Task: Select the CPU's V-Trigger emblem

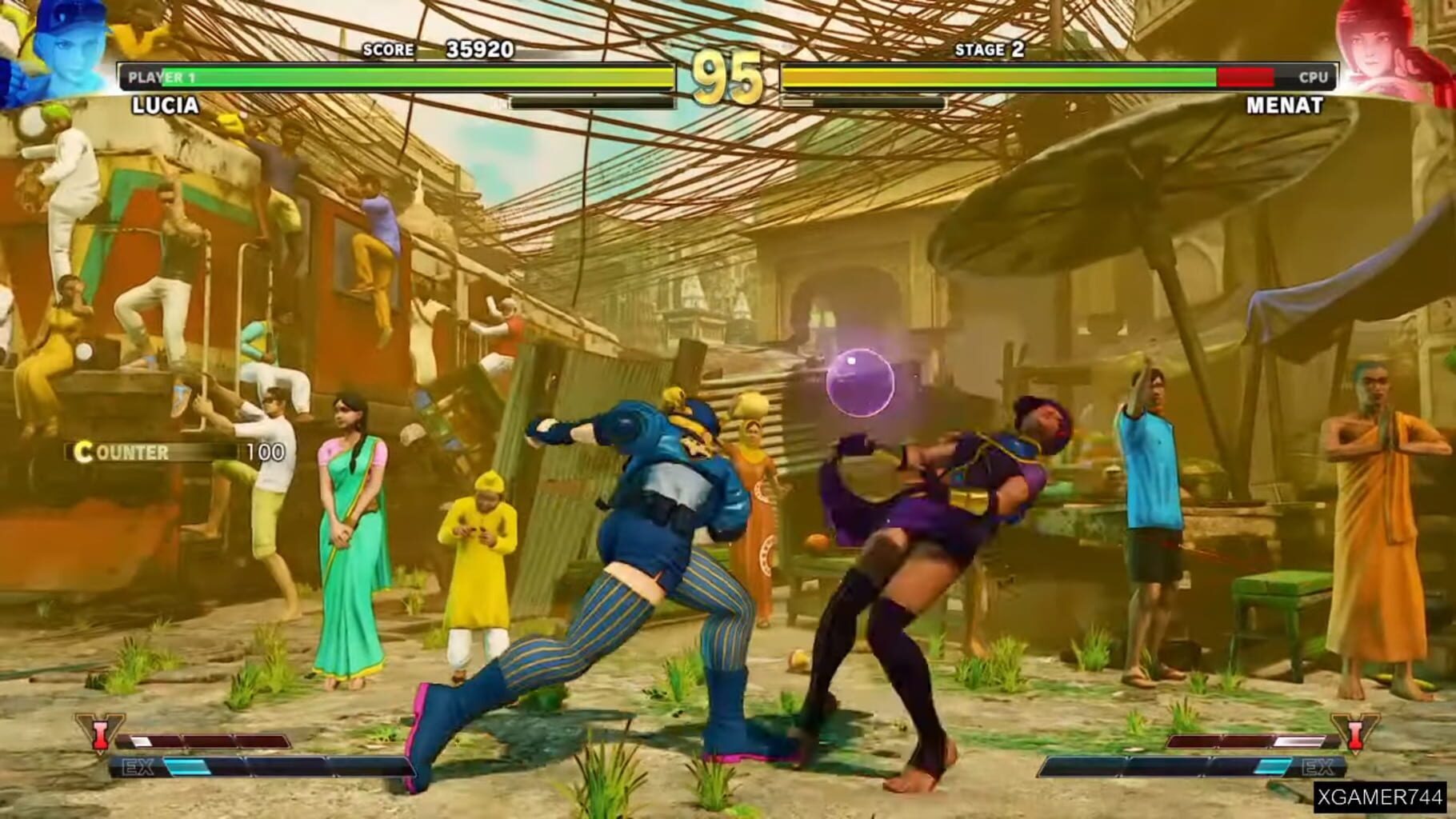Action: (1356, 733)
